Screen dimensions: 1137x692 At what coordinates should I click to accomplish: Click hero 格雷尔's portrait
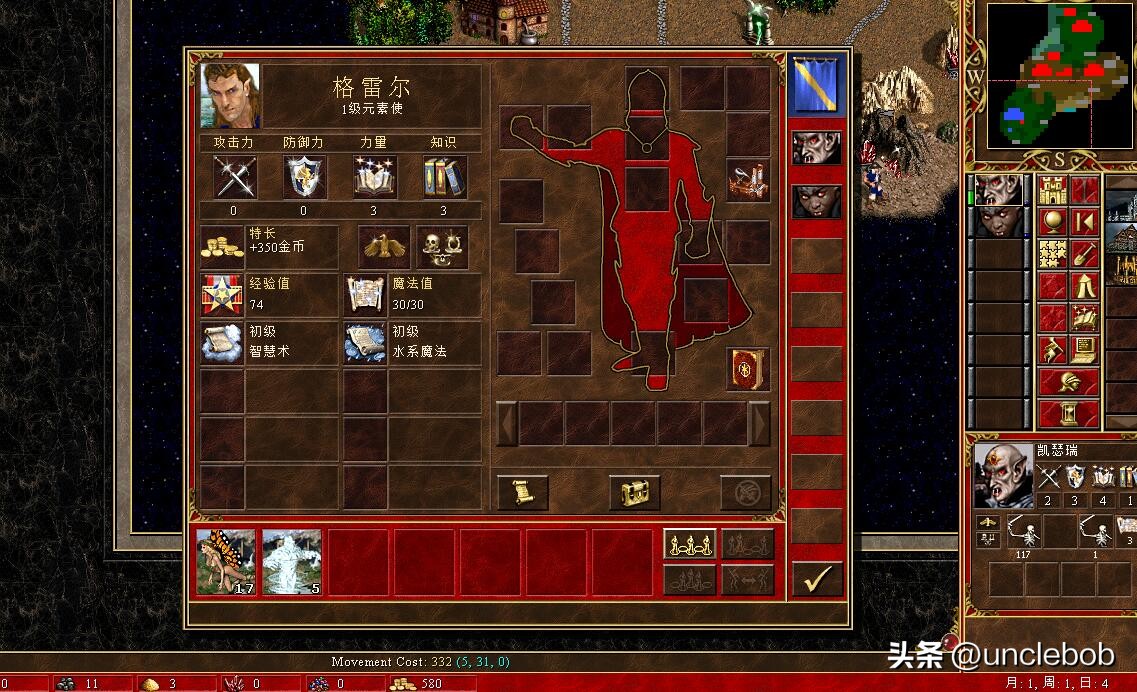click(230, 96)
